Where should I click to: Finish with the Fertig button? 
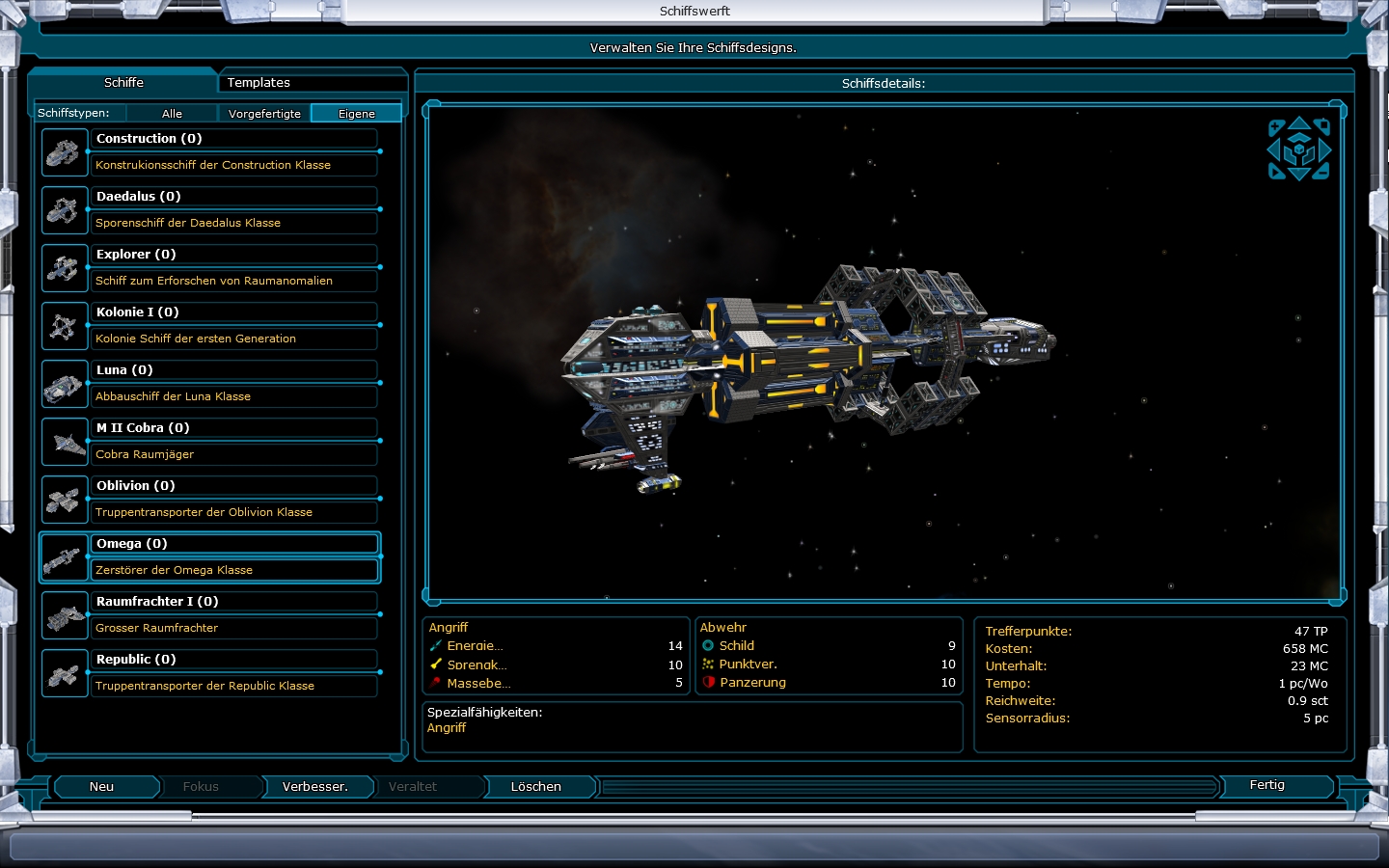pyautogui.click(x=1266, y=785)
